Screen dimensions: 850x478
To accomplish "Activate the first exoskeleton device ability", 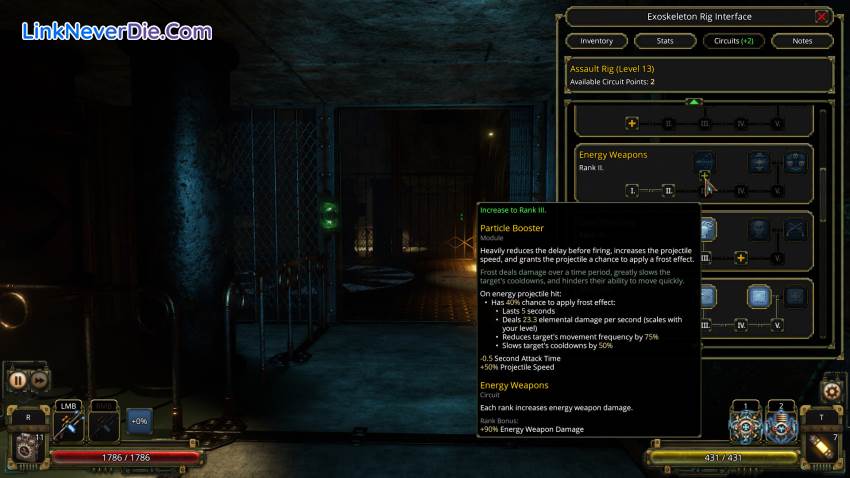I will tap(743, 425).
